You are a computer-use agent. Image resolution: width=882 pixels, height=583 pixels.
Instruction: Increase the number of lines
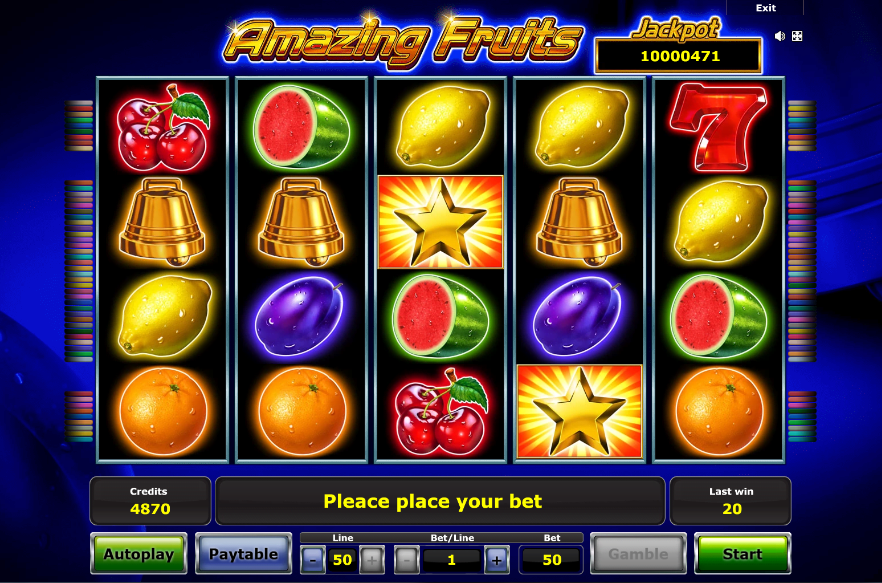[x=371, y=560]
